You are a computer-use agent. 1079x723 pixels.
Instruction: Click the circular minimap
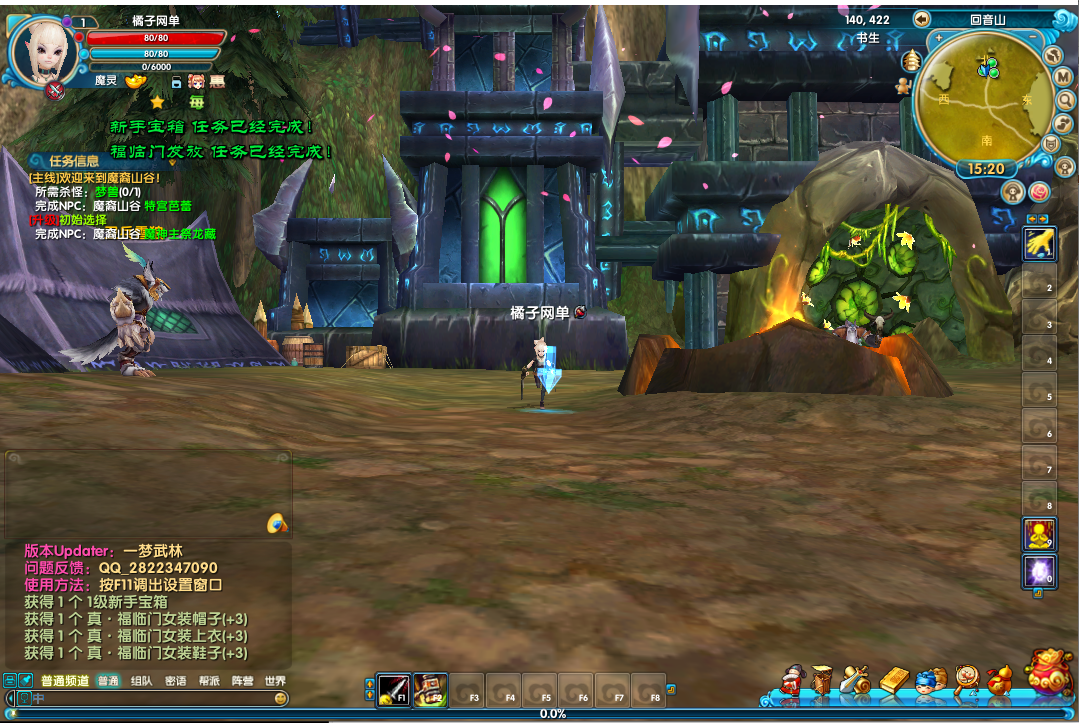coord(985,96)
